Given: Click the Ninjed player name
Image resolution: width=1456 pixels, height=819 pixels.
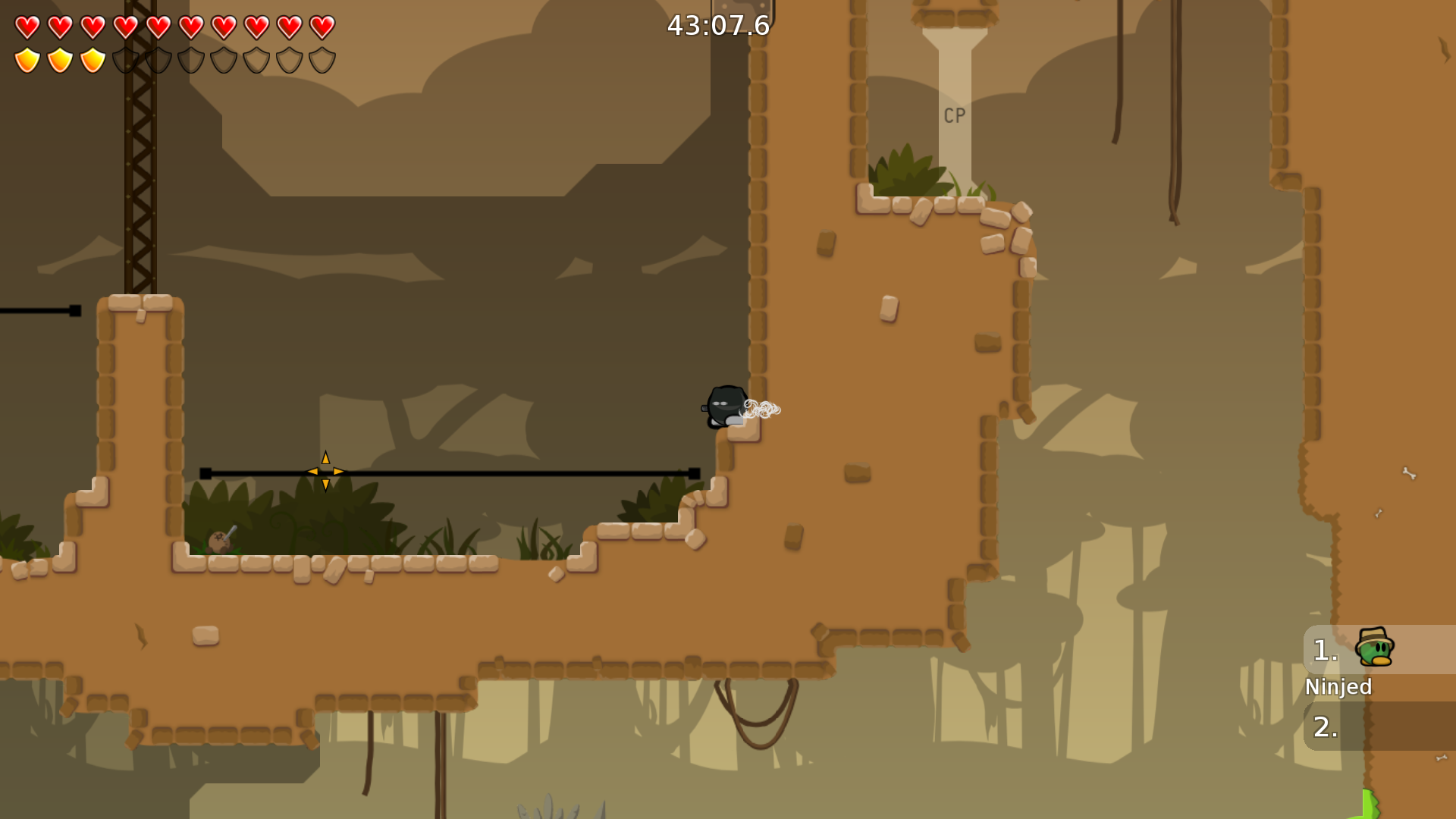Looking at the screenshot, I should coord(1338,687).
